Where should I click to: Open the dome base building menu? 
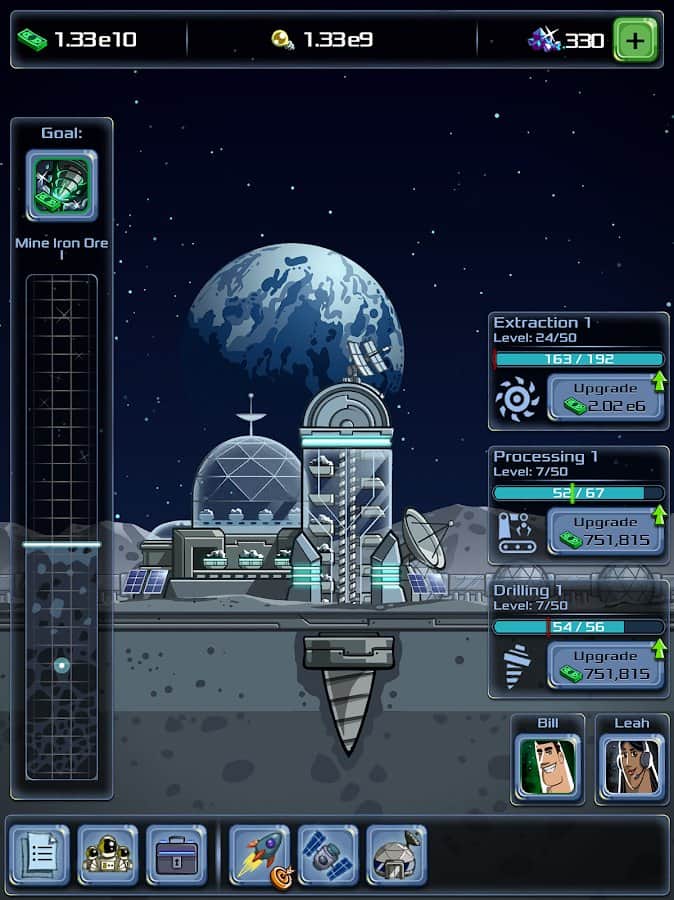[396, 855]
